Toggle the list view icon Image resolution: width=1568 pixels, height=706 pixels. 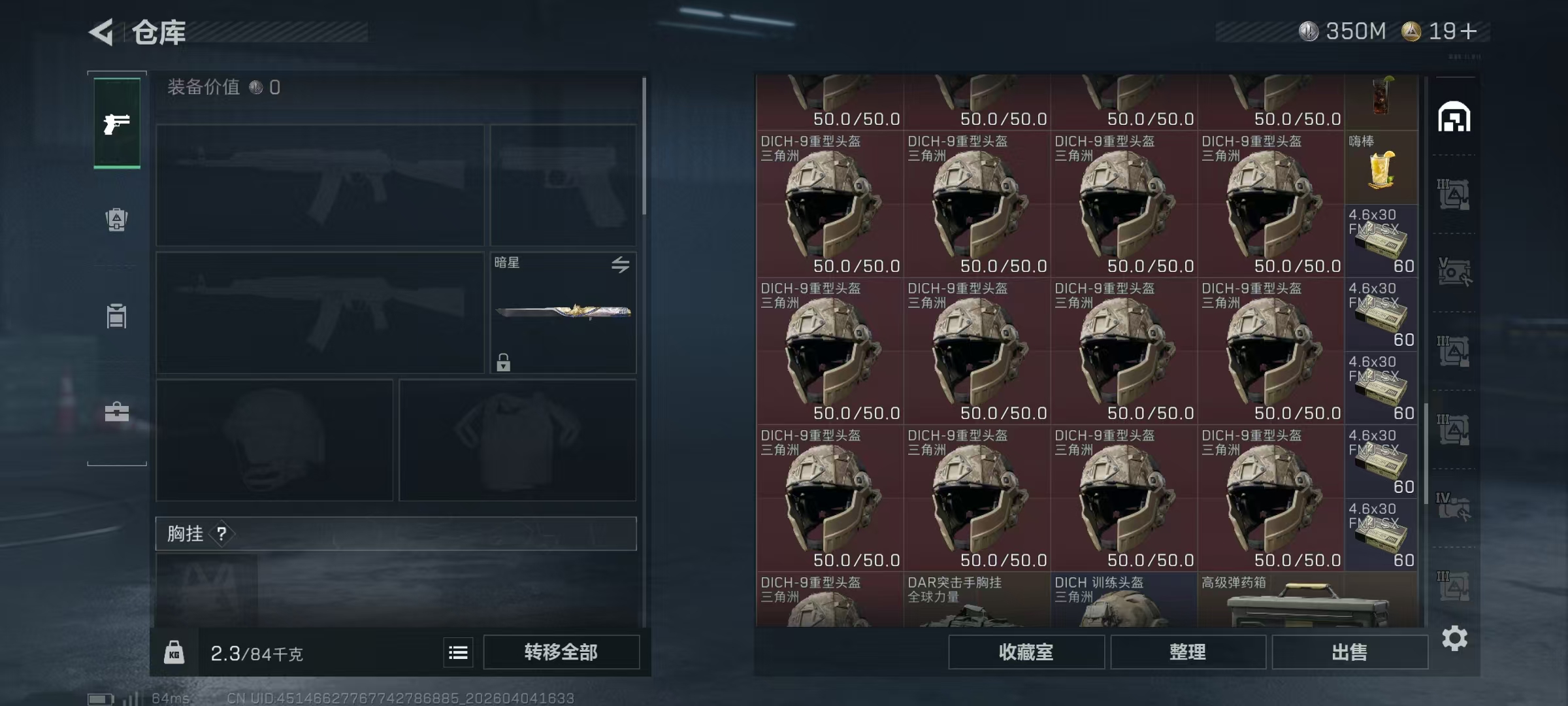point(458,652)
